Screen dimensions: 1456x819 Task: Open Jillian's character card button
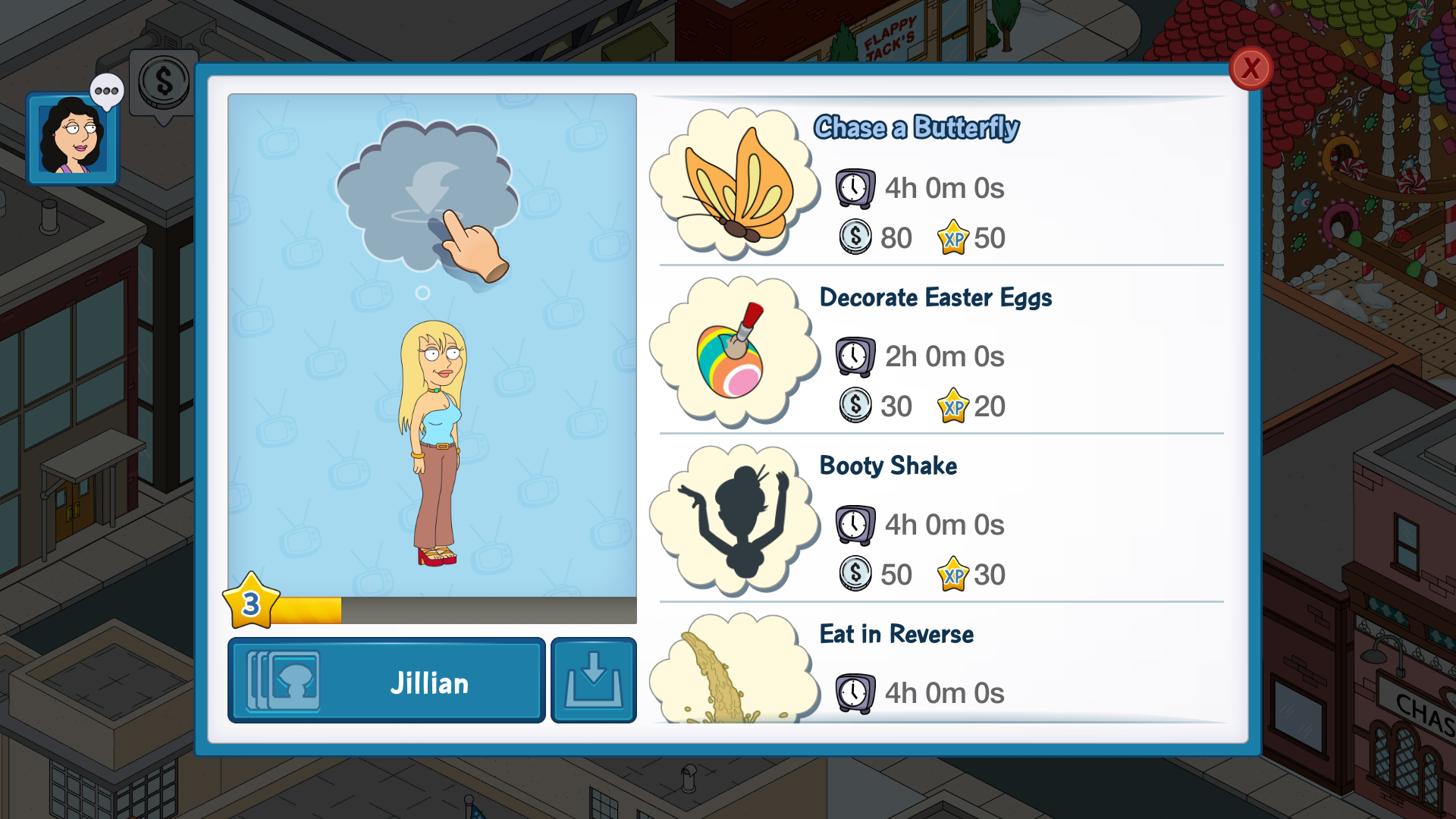386,680
